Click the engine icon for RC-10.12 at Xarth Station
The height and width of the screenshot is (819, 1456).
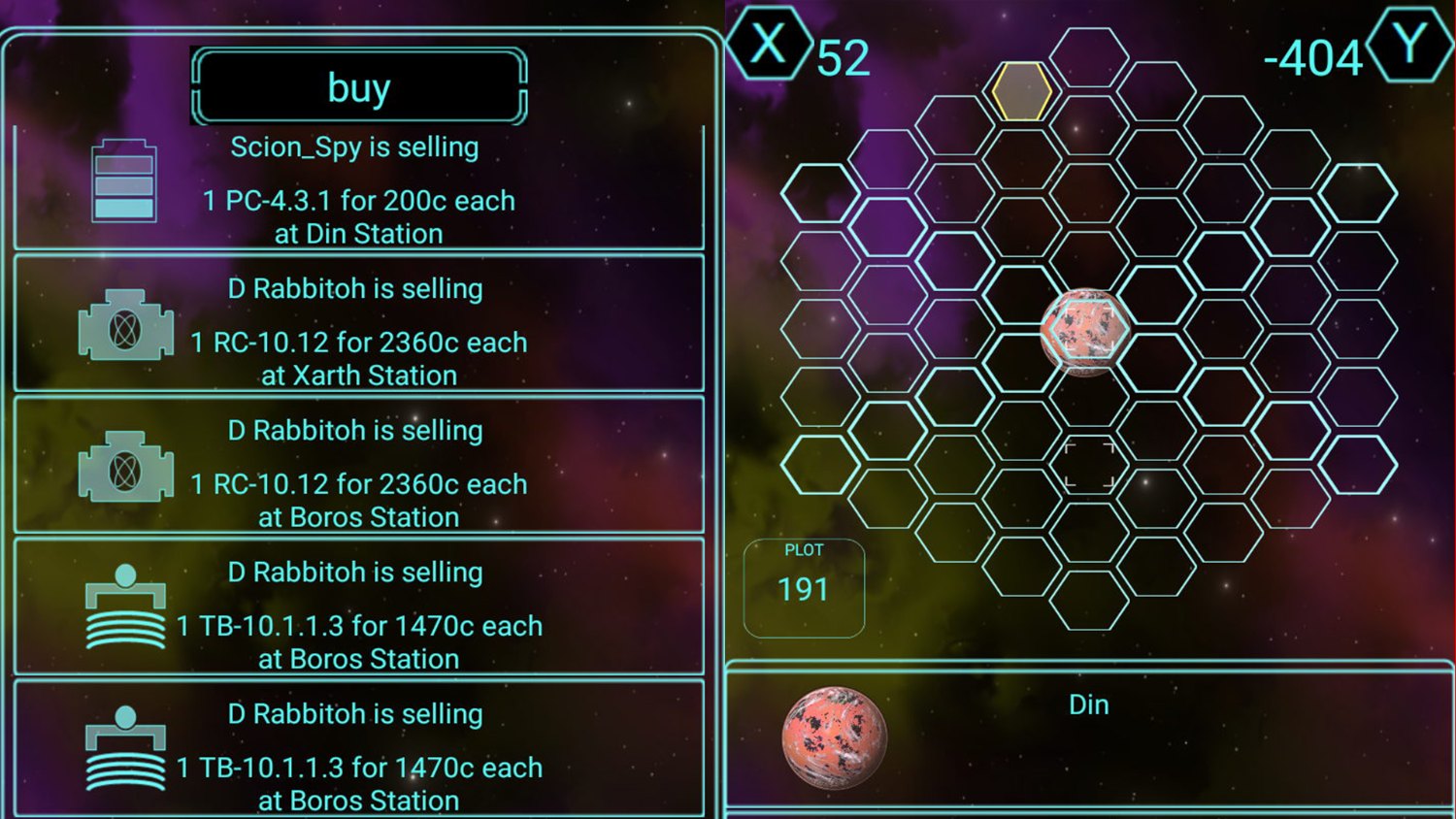tap(124, 322)
